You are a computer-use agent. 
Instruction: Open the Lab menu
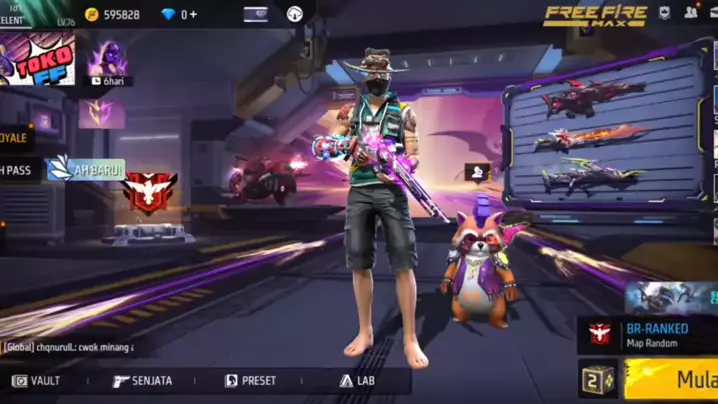click(357, 381)
